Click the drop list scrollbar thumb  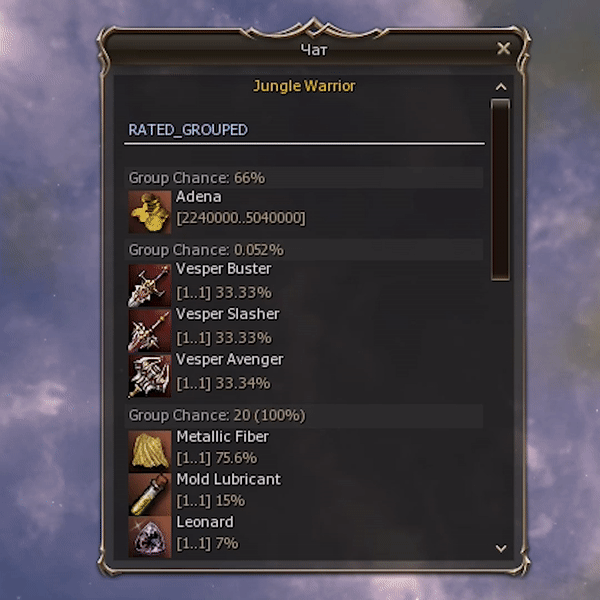tap(501, 188)
